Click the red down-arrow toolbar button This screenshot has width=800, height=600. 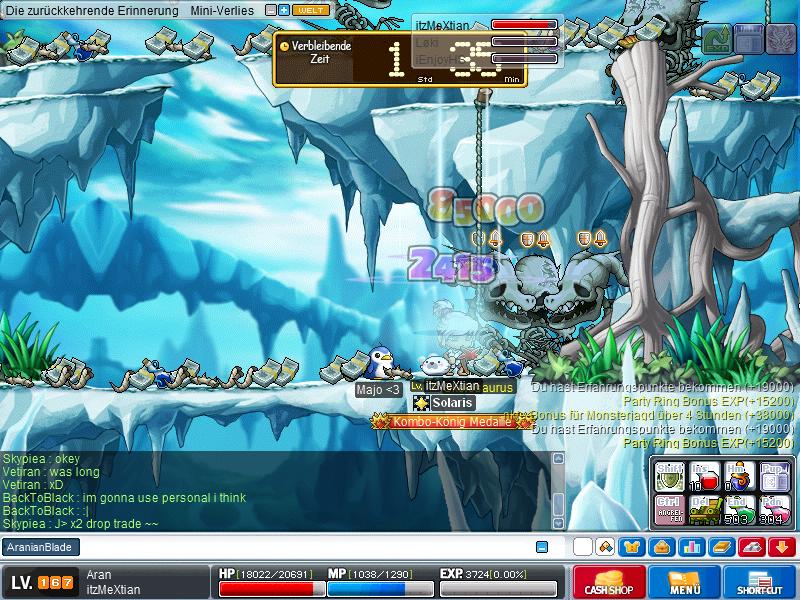coord(782,547)
